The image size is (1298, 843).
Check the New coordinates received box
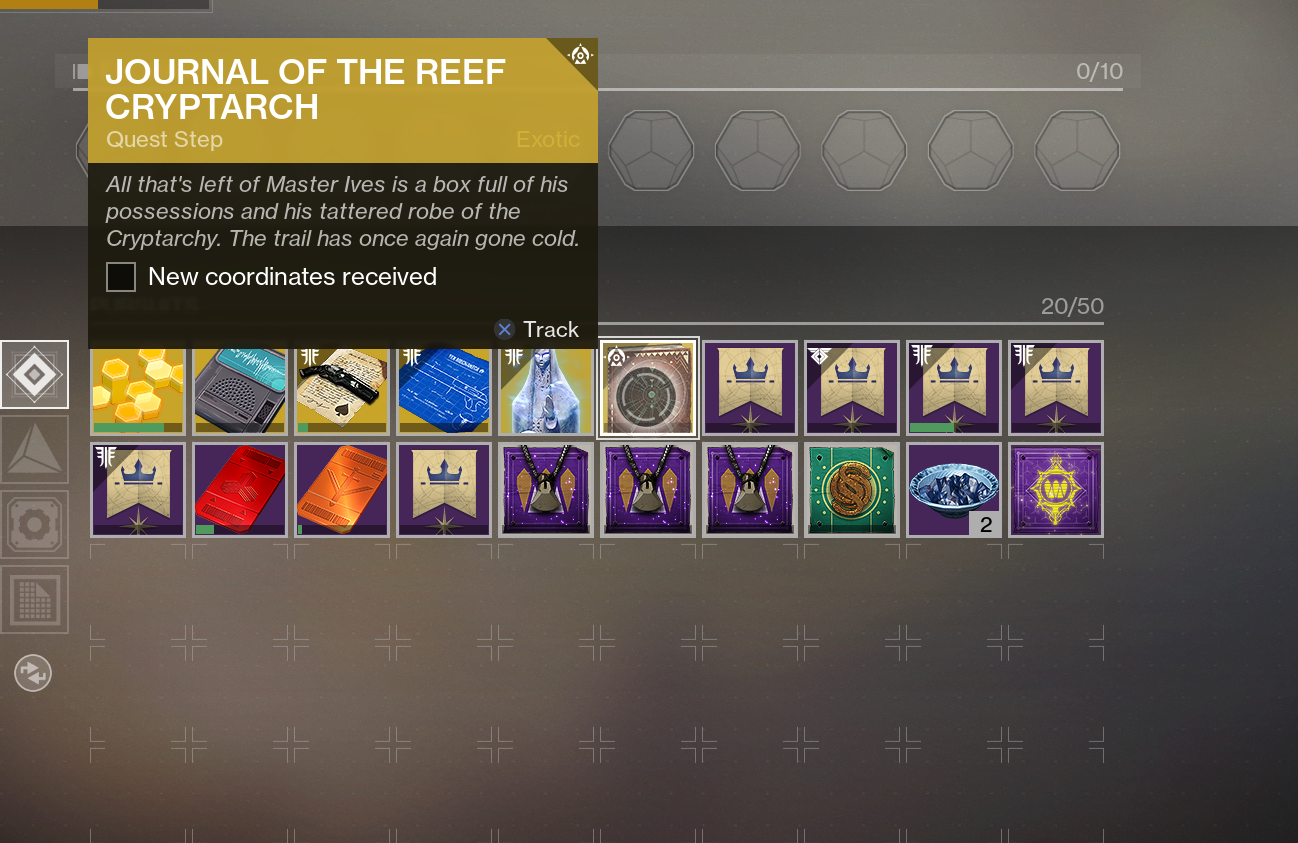click(120, 276)
